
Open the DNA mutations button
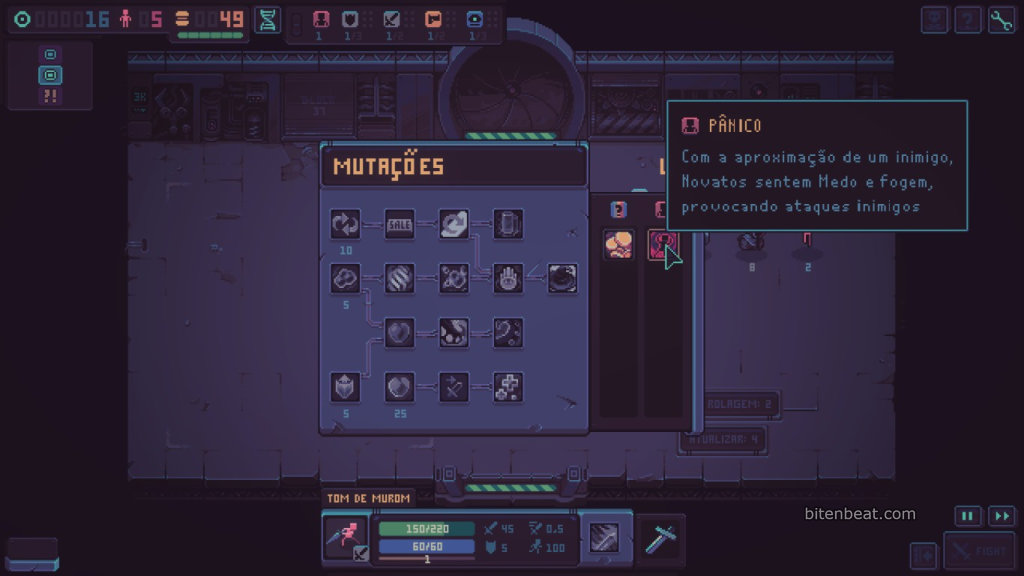tap(267, 19)
